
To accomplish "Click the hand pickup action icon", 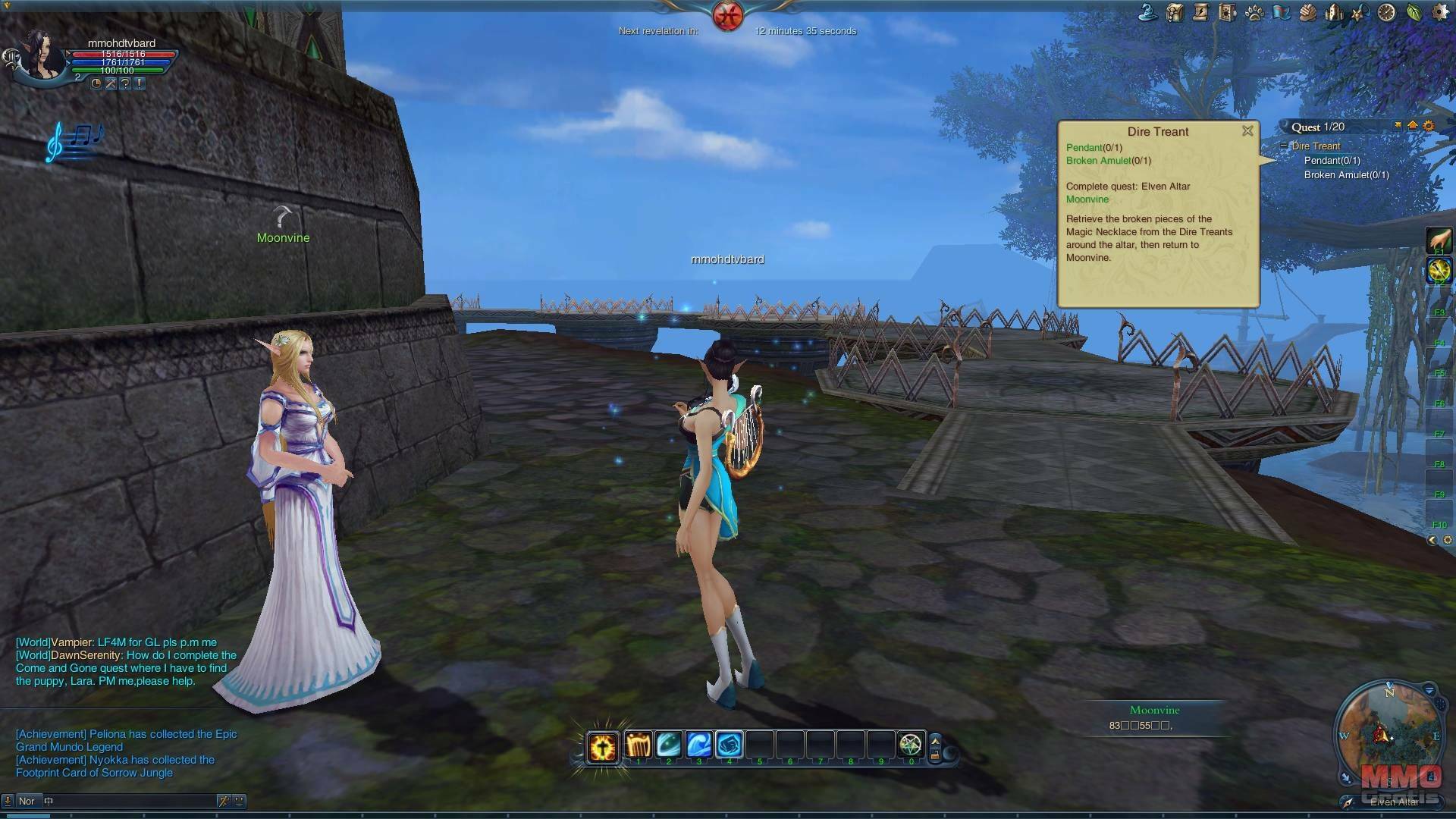I will 1439,240.
